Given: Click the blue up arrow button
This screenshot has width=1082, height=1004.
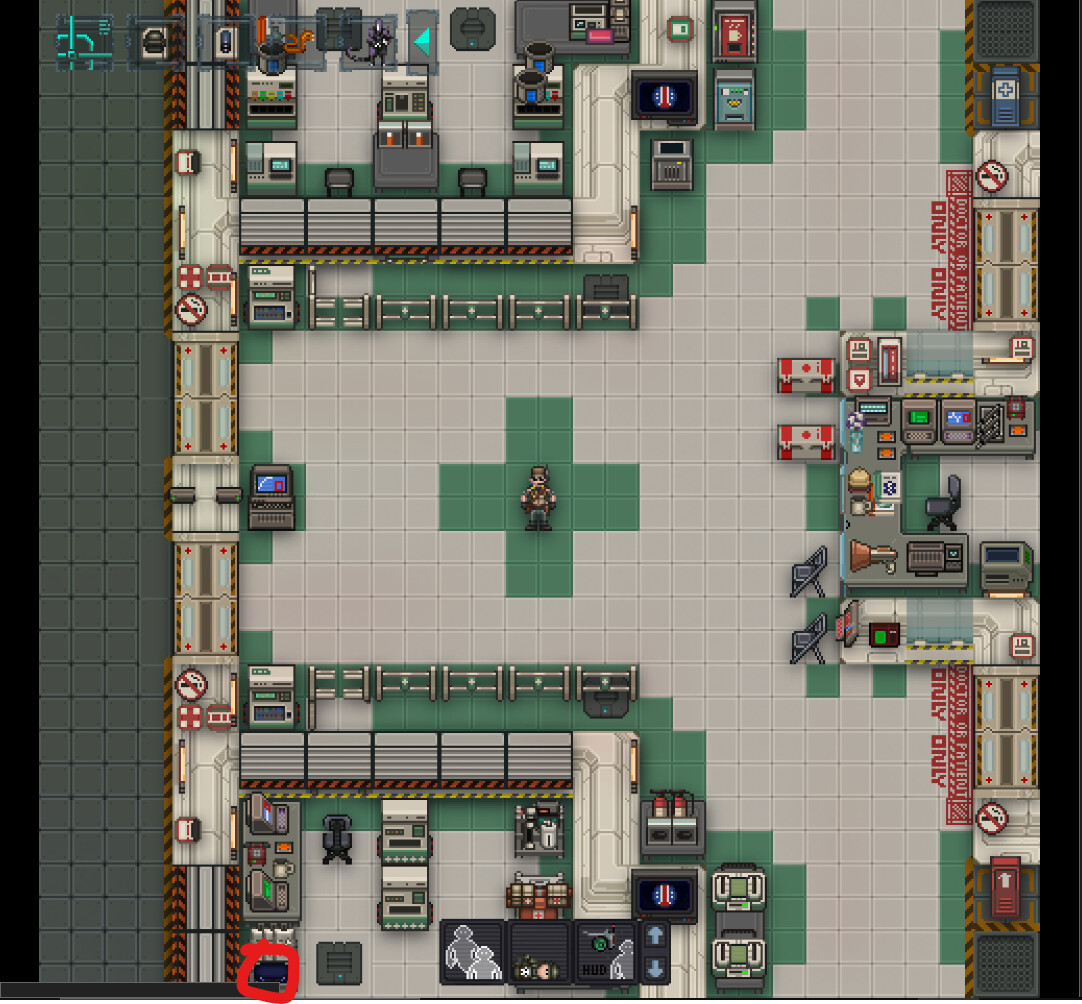Looking at the screenshot, I should coord(654,937).
